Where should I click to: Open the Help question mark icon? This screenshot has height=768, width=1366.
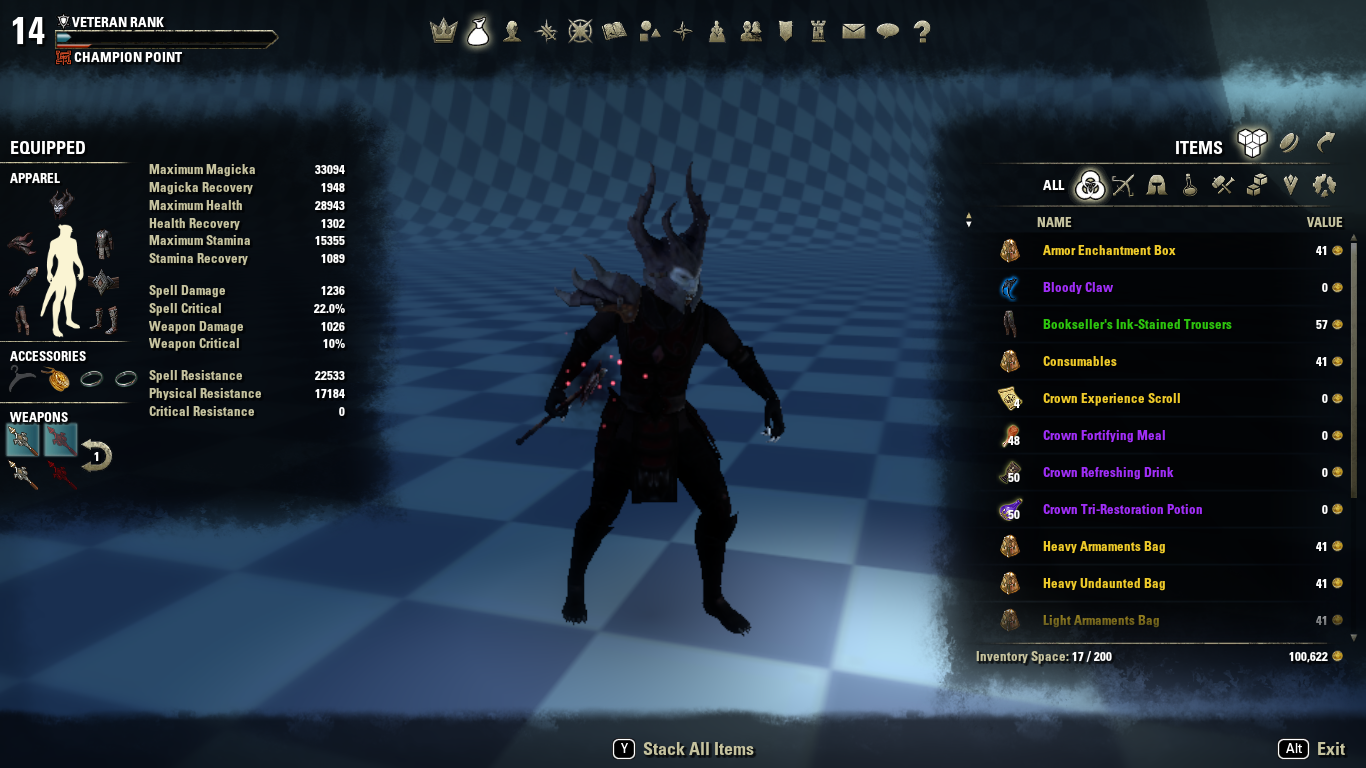pyautogui.click(x=921, y=31)
